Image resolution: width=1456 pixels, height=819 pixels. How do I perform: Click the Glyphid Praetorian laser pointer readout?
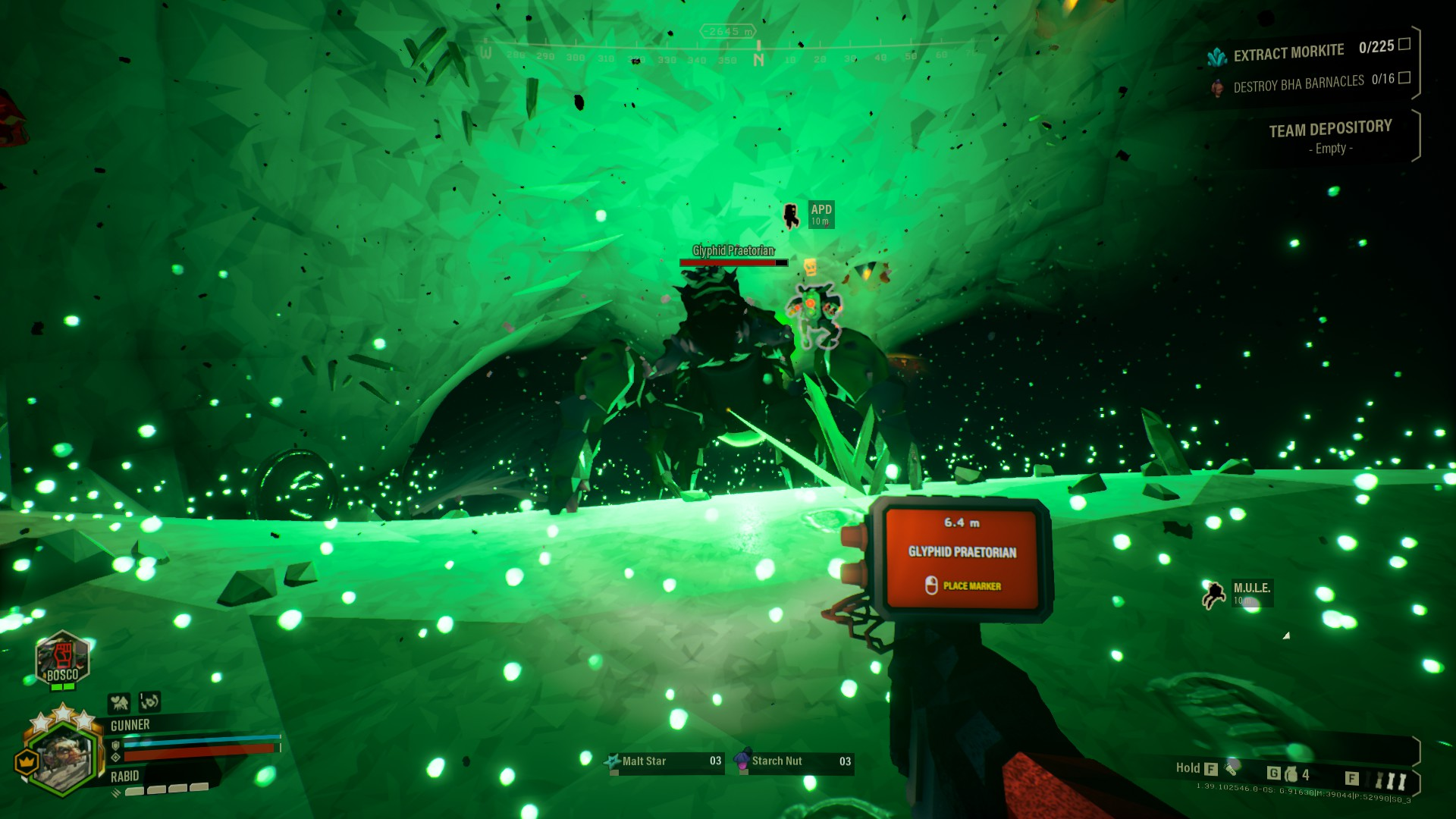pos(962,553)
